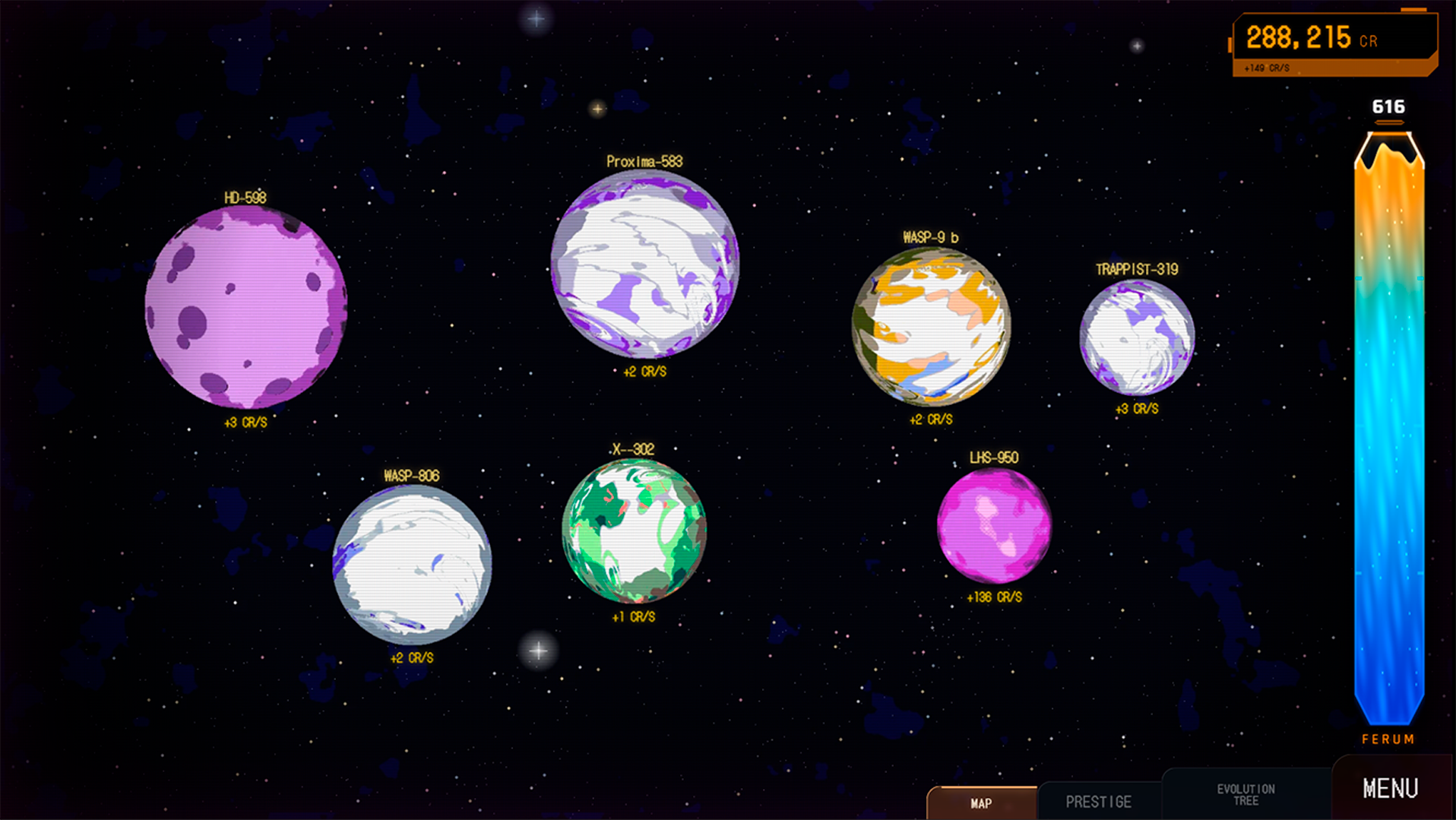
Task: Tap the TRAPPIST-319 planet
Action: click(x=1136, y=337)
